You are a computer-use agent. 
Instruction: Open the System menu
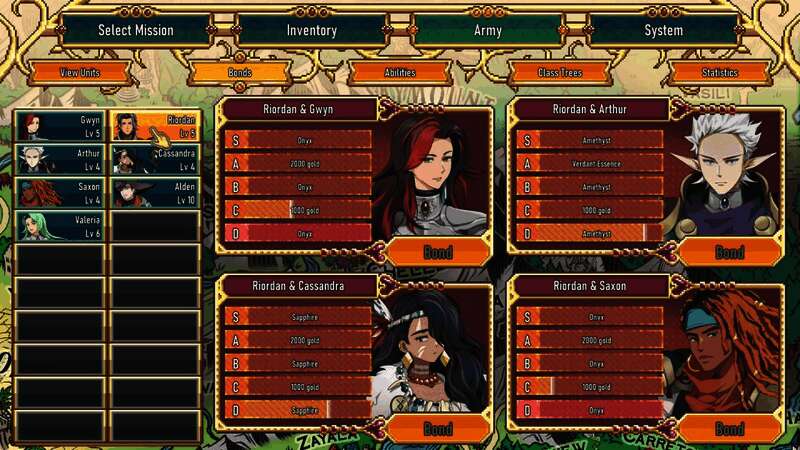point(664,30)
